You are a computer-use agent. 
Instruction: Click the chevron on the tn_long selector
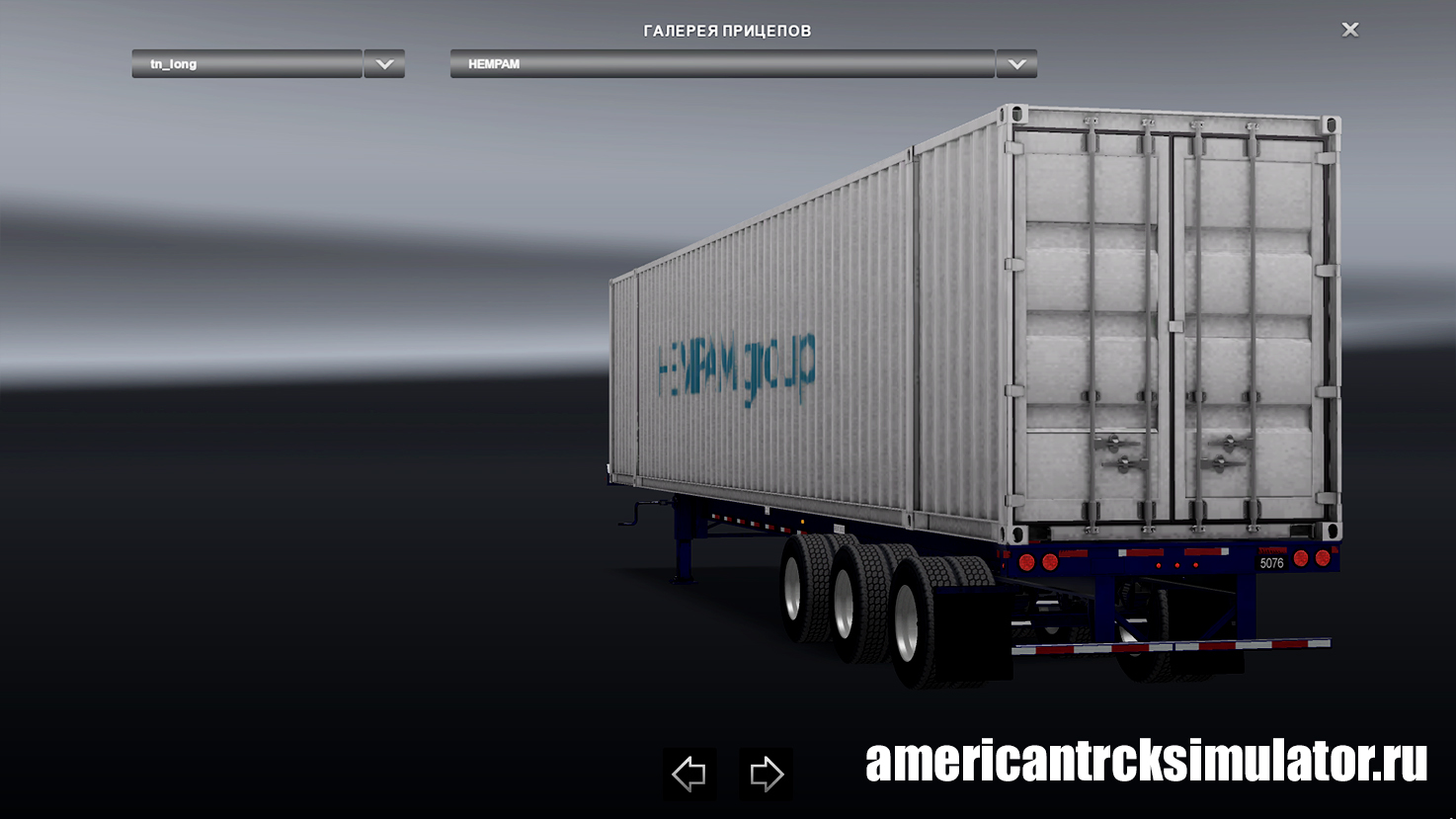tap(384, 64)
